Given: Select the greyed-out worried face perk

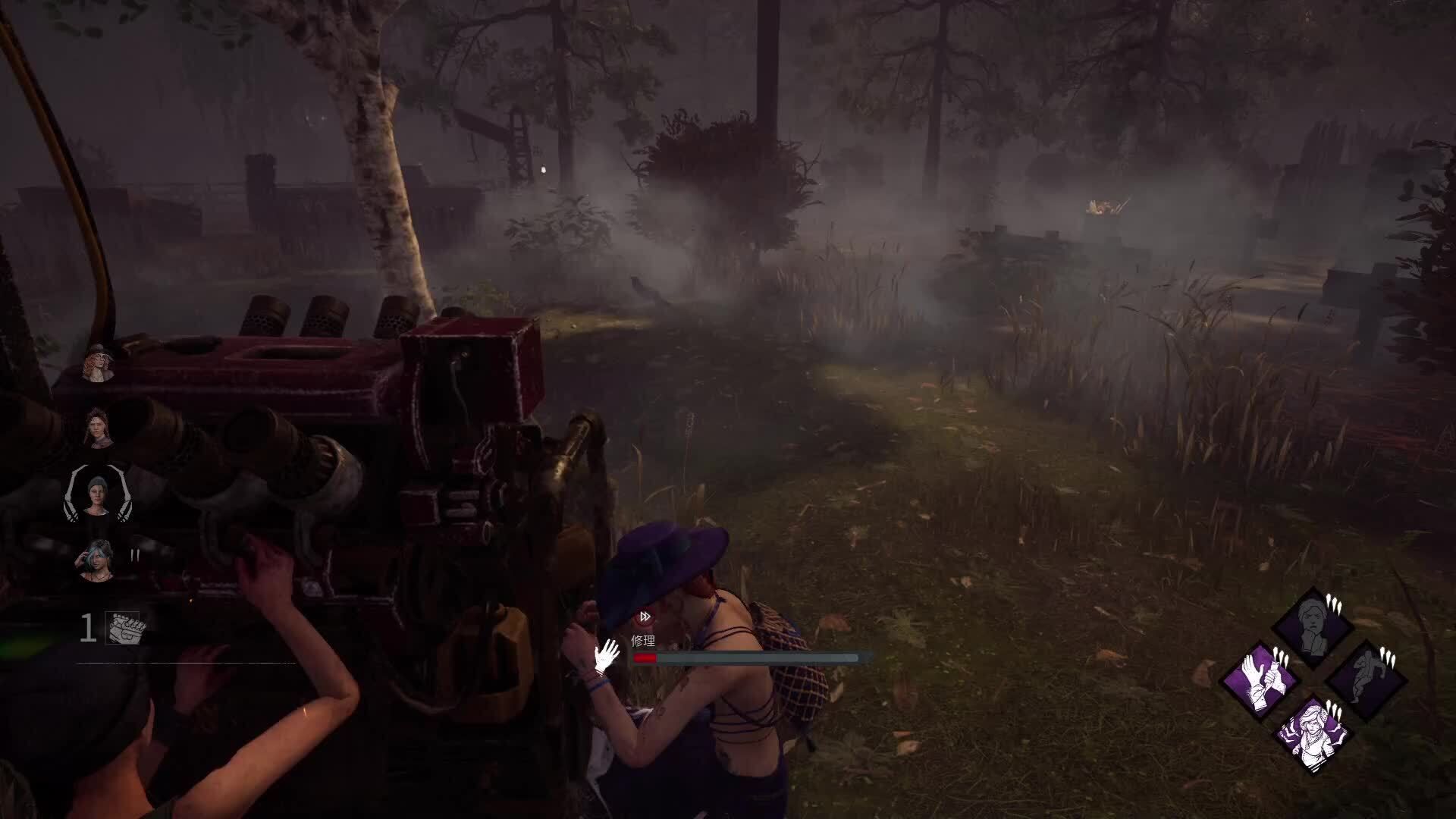Looking at the screenshot, I should coord(1313,628).
